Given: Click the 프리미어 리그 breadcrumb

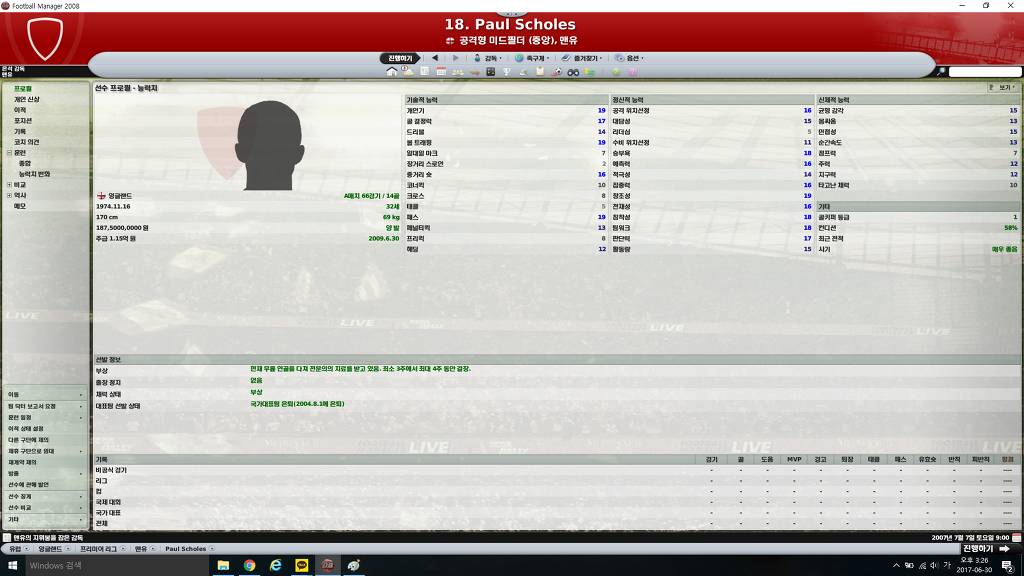Looking at the screenshot, I should pos(102,549).
